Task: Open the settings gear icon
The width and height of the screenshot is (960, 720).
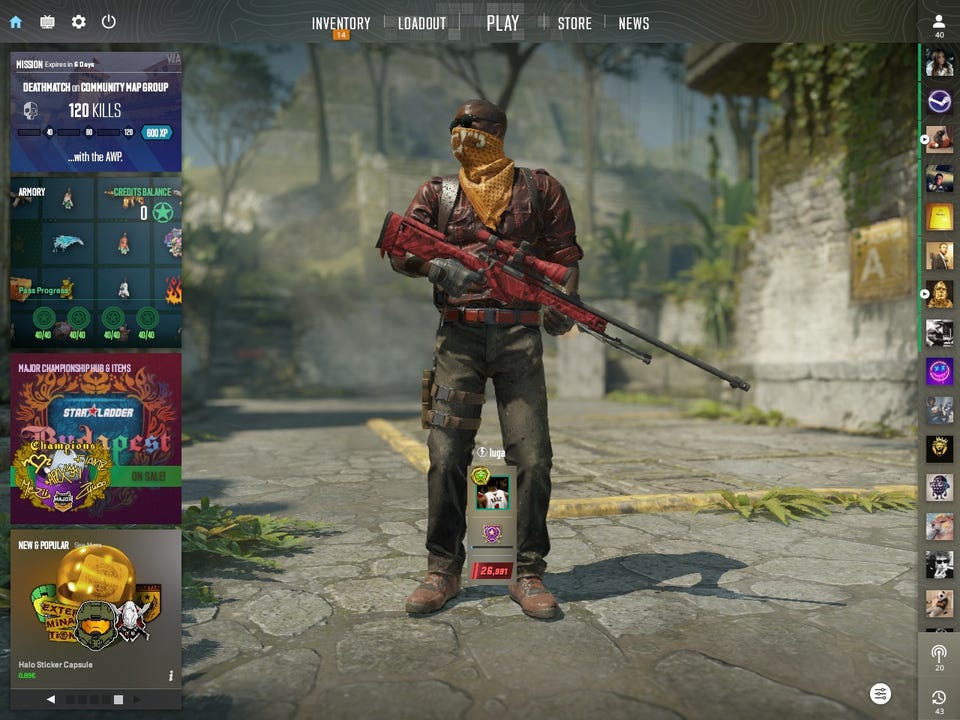Action: tap(78, 22)
